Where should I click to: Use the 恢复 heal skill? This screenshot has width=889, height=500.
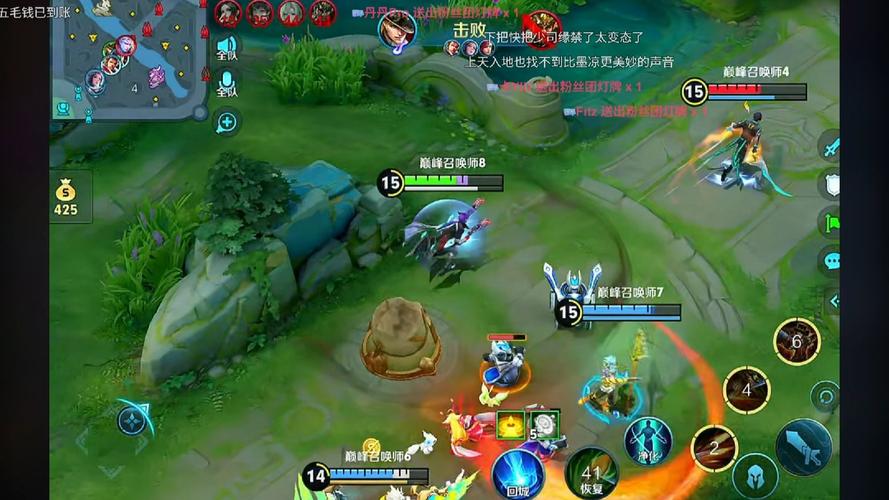590,472
